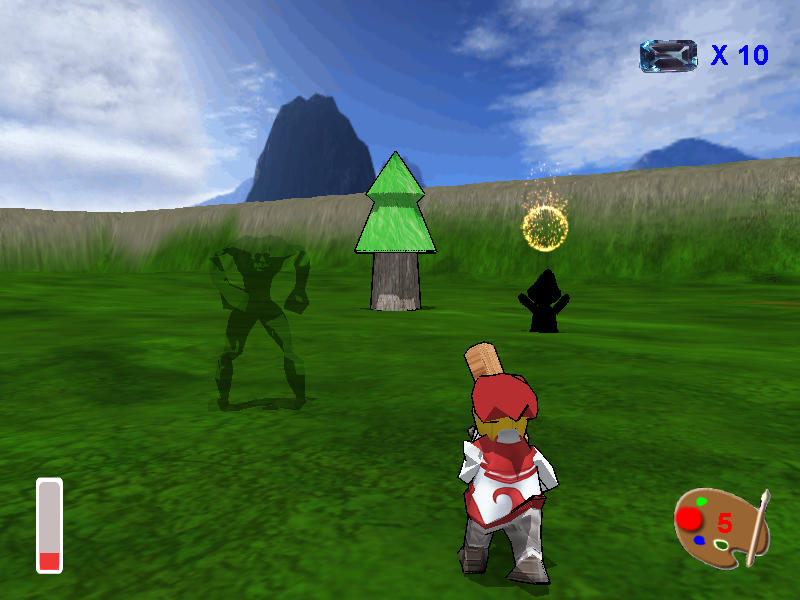Select the blue gem counter icon

[x=668, y=56]
